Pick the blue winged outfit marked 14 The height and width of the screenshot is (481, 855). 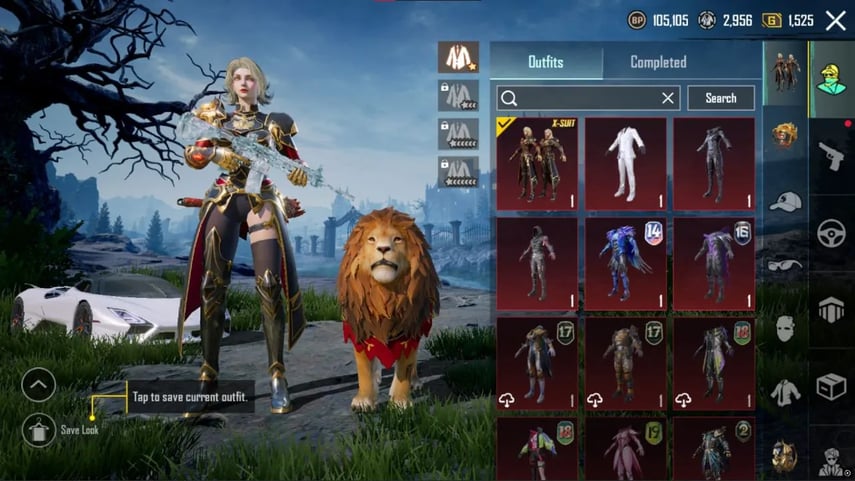625,263
